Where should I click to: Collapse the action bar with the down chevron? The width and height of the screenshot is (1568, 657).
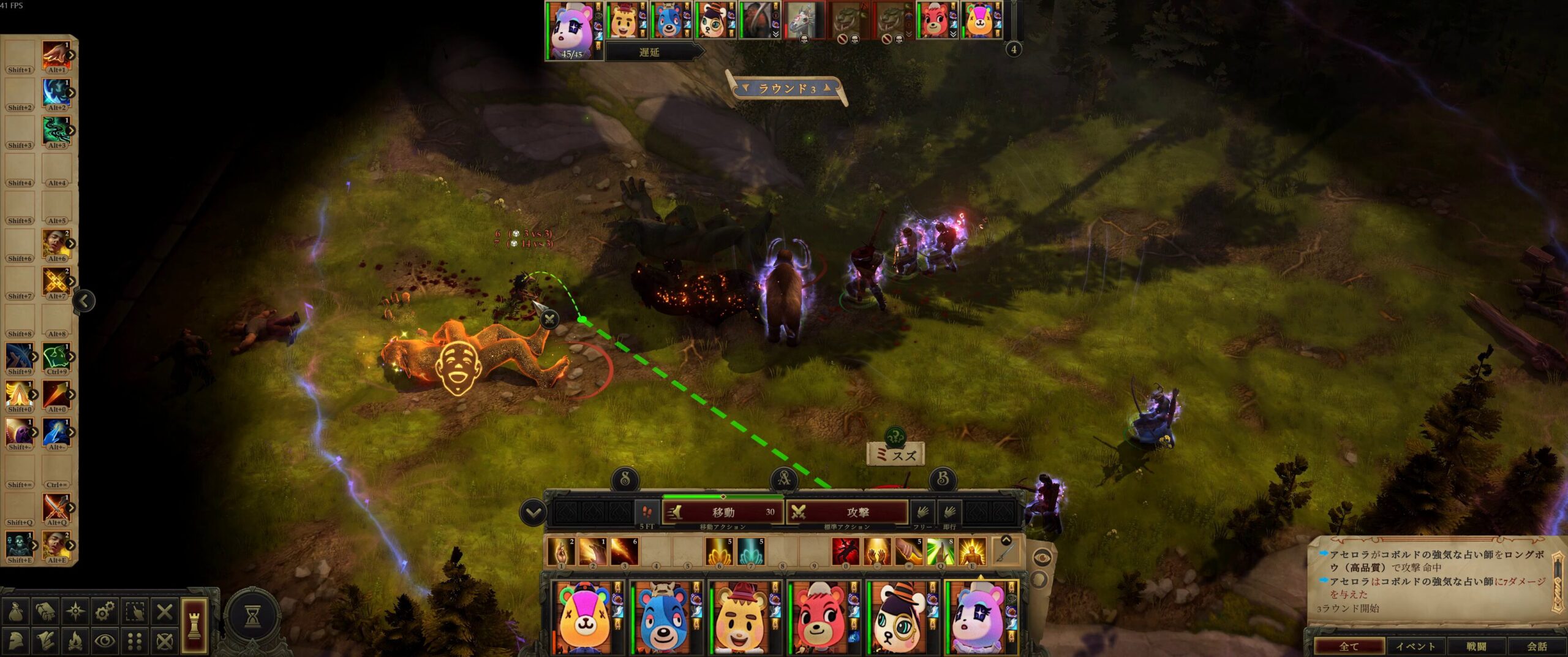pyautogui.click(x=533, y=512)
